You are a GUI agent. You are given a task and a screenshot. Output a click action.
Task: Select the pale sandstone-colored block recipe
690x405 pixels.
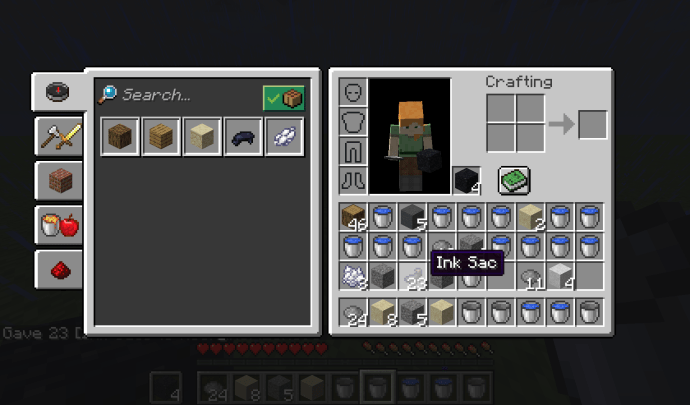pyautogui.click(x=201, y=137)
